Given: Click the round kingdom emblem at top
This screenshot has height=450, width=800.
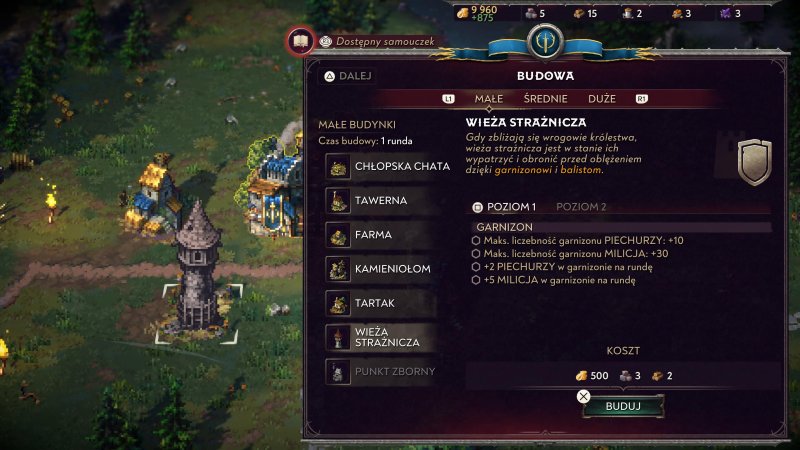Looking at the screenshot, I should coord(545,40).
